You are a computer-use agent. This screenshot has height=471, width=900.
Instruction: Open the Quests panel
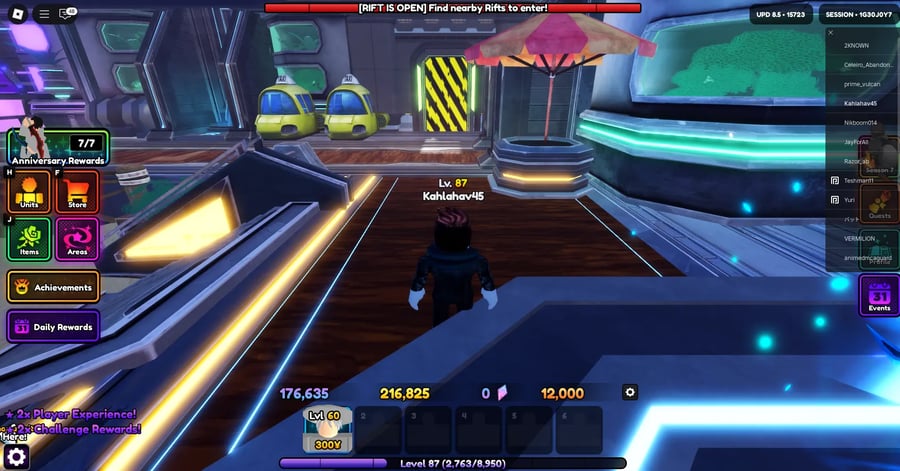879,204
